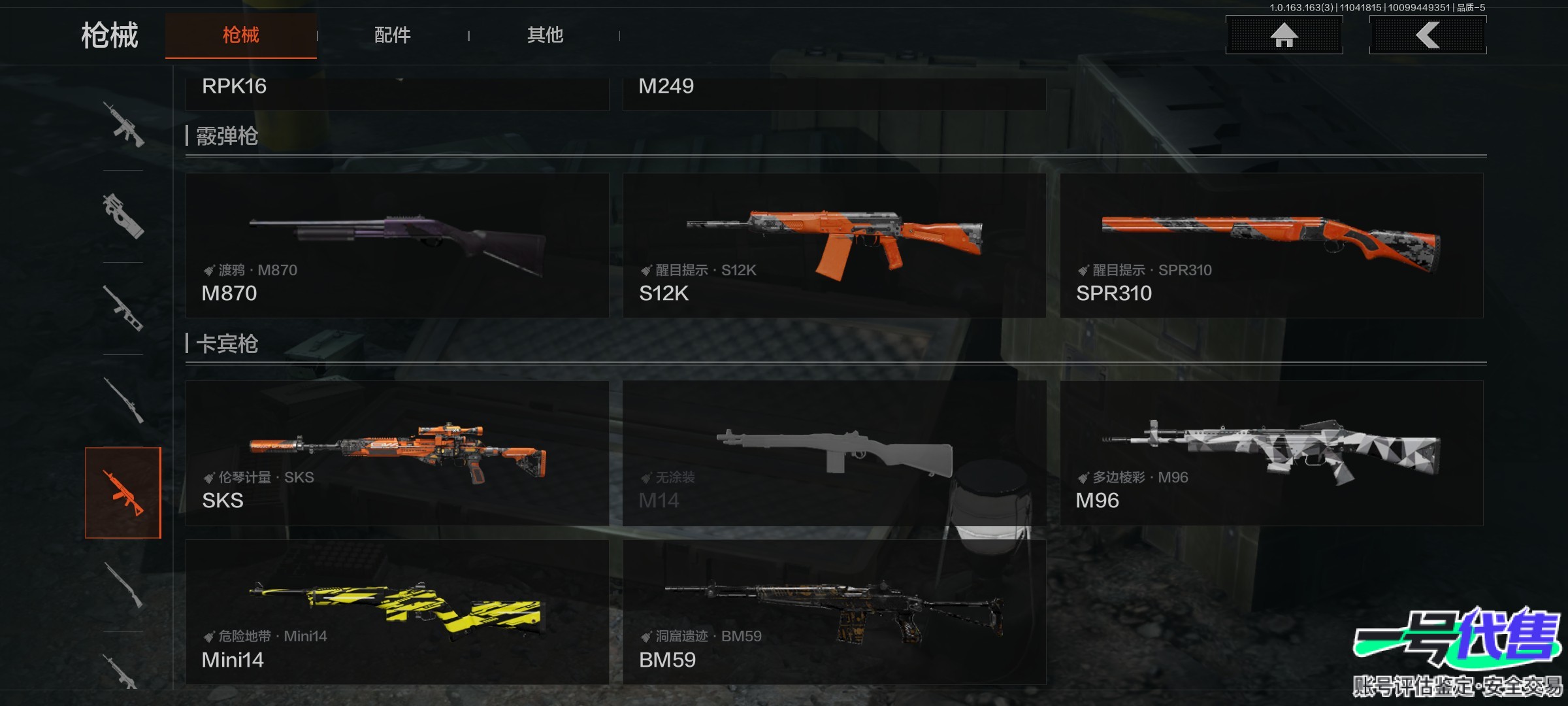Select the yellow Mini14 card
Image resolution: width=1568 pixels, height=706 pixels.
point(397,613)
